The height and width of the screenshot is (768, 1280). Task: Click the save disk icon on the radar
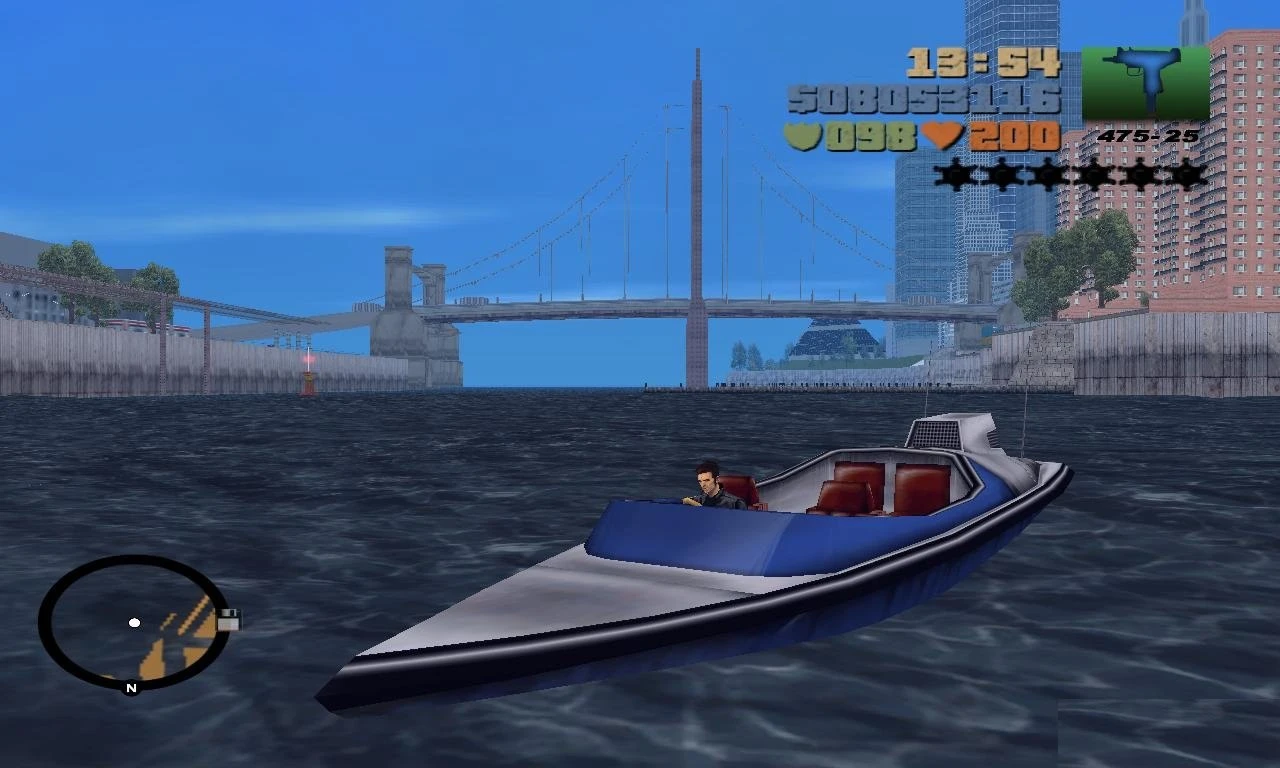227,620
